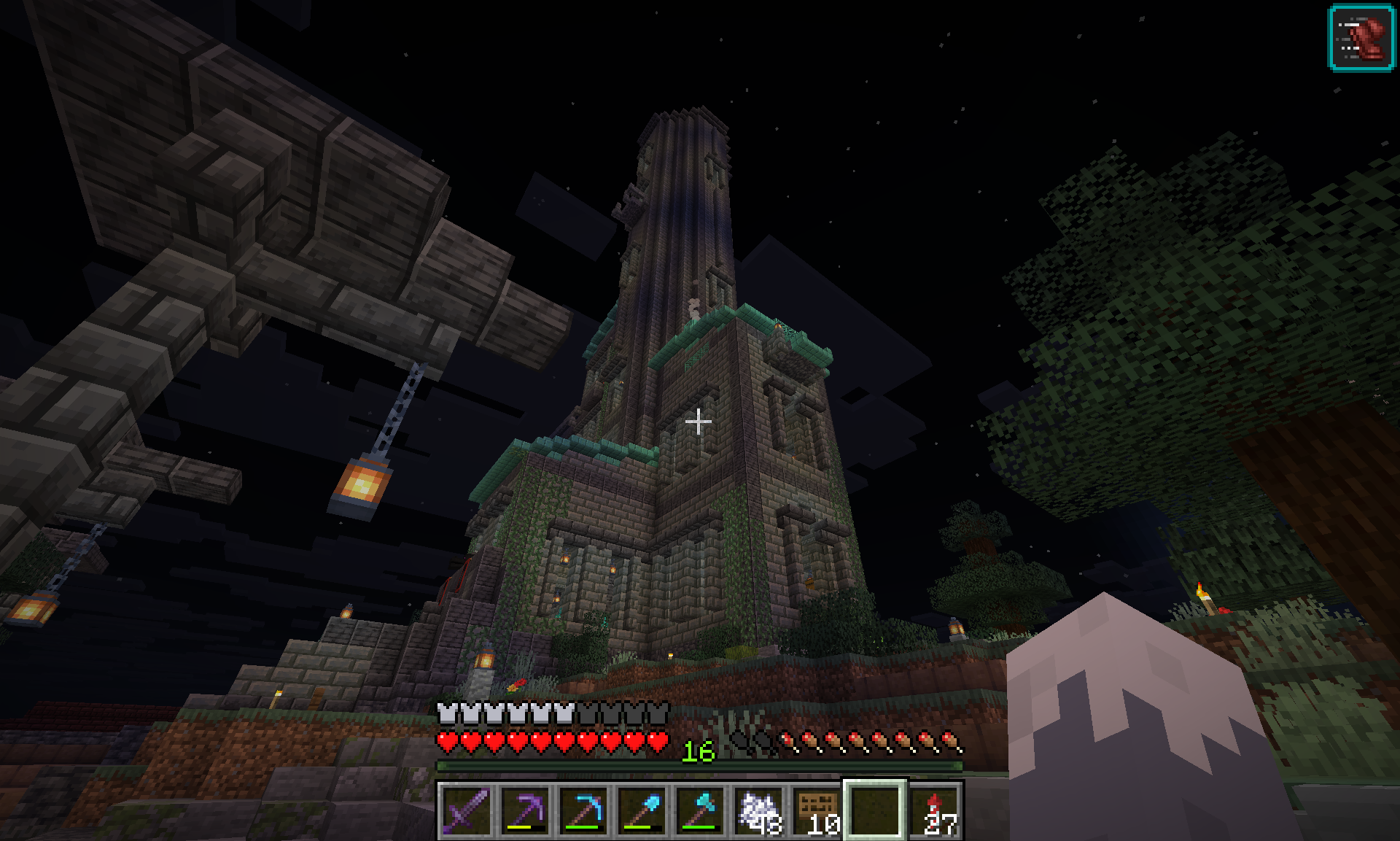Select the white item stack of 43
Screen dimensions: 1400x841
pyautogui.click(x=758, y=810)
